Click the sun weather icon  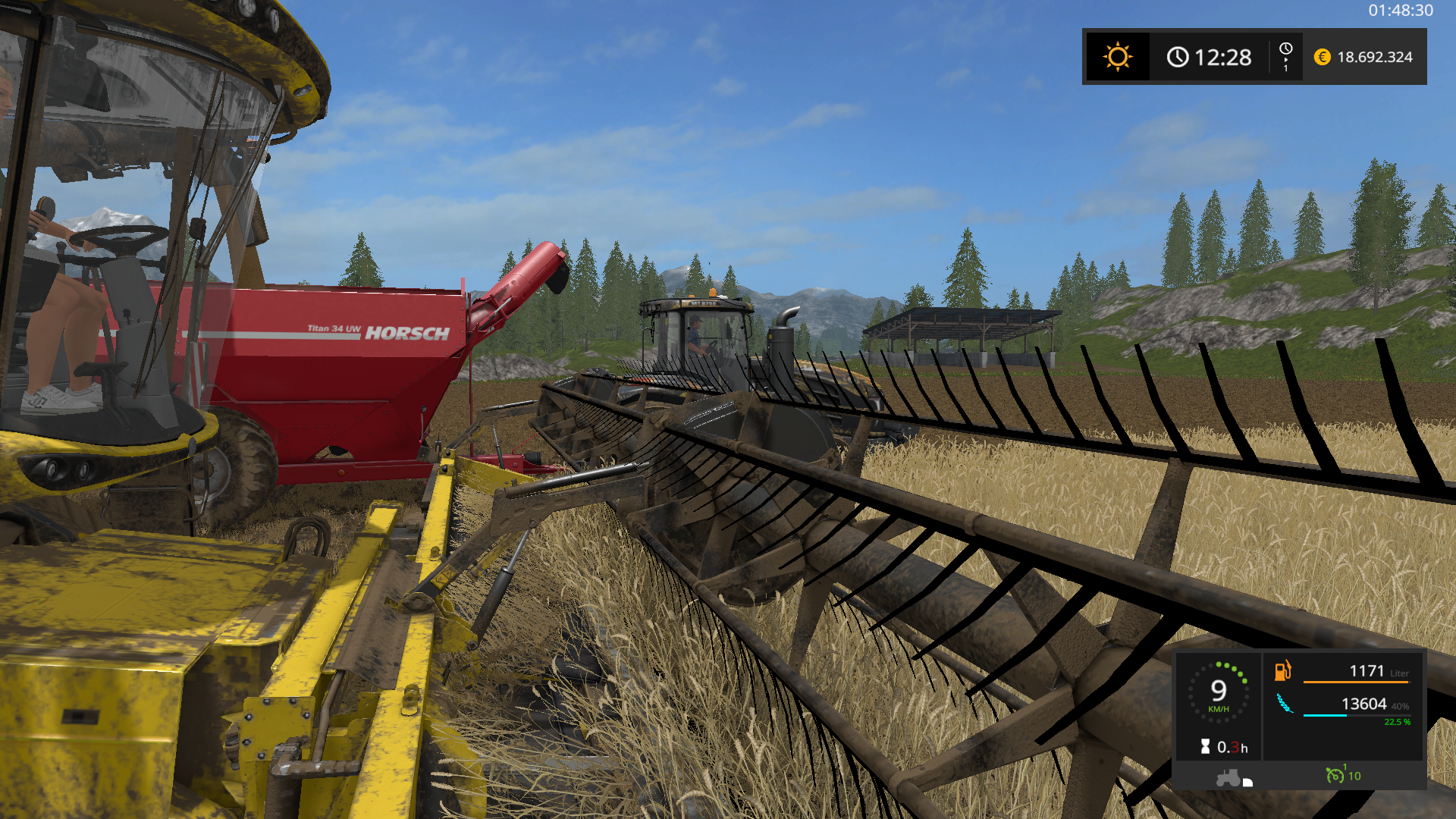[x=1117, y=57]
